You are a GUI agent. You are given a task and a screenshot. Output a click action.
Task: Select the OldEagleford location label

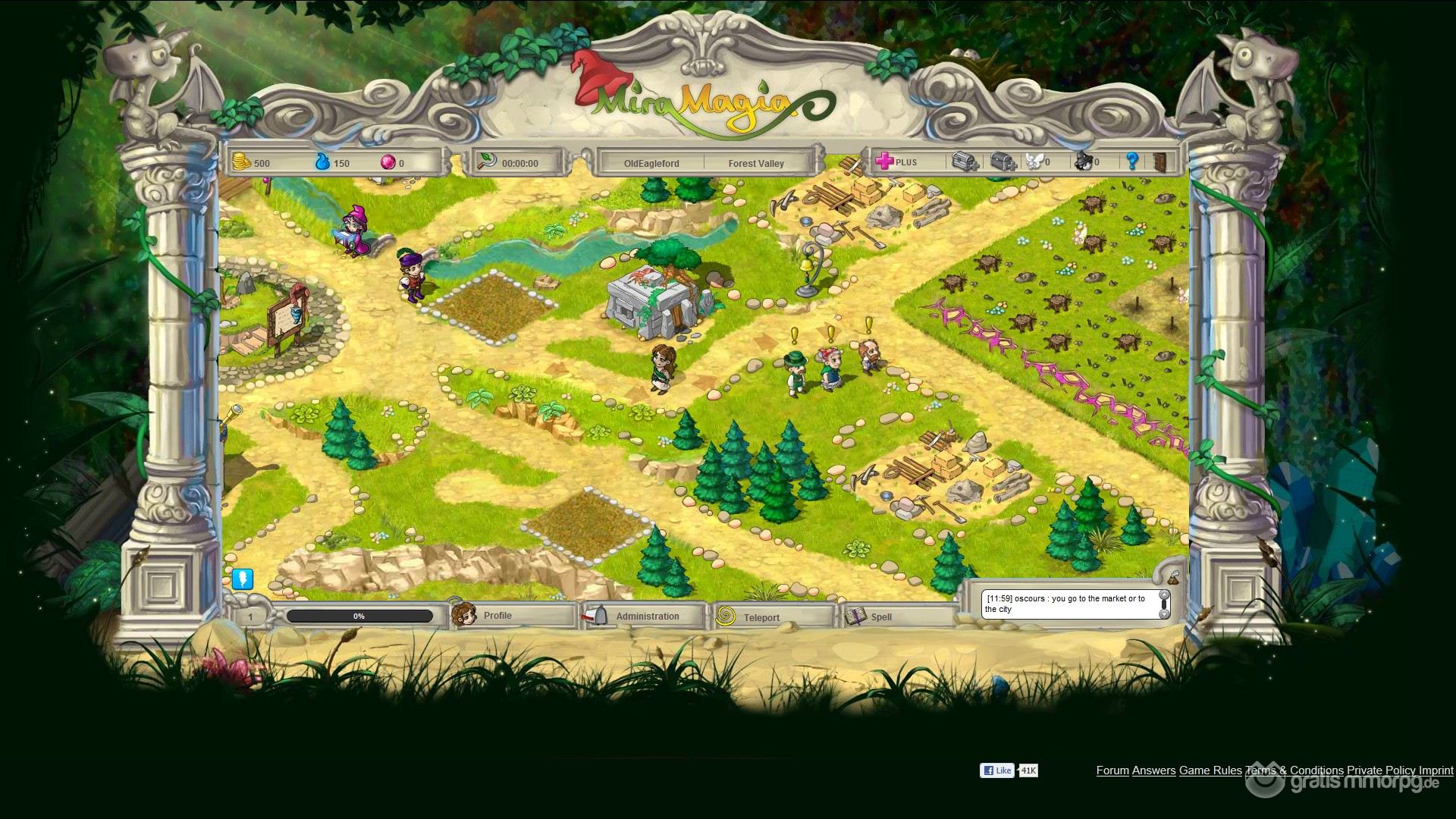click(651, 163)
